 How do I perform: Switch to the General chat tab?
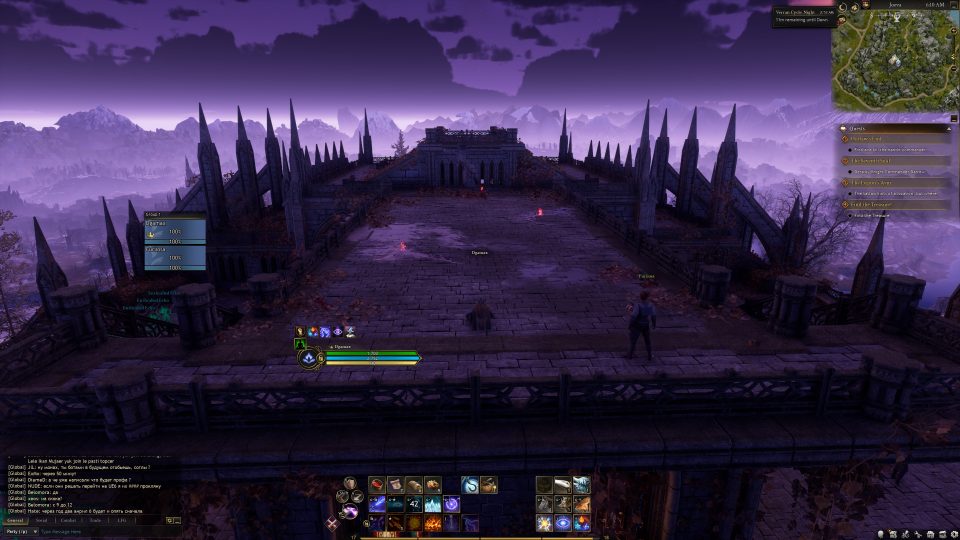pyautogui.click(x=15, y=520)
